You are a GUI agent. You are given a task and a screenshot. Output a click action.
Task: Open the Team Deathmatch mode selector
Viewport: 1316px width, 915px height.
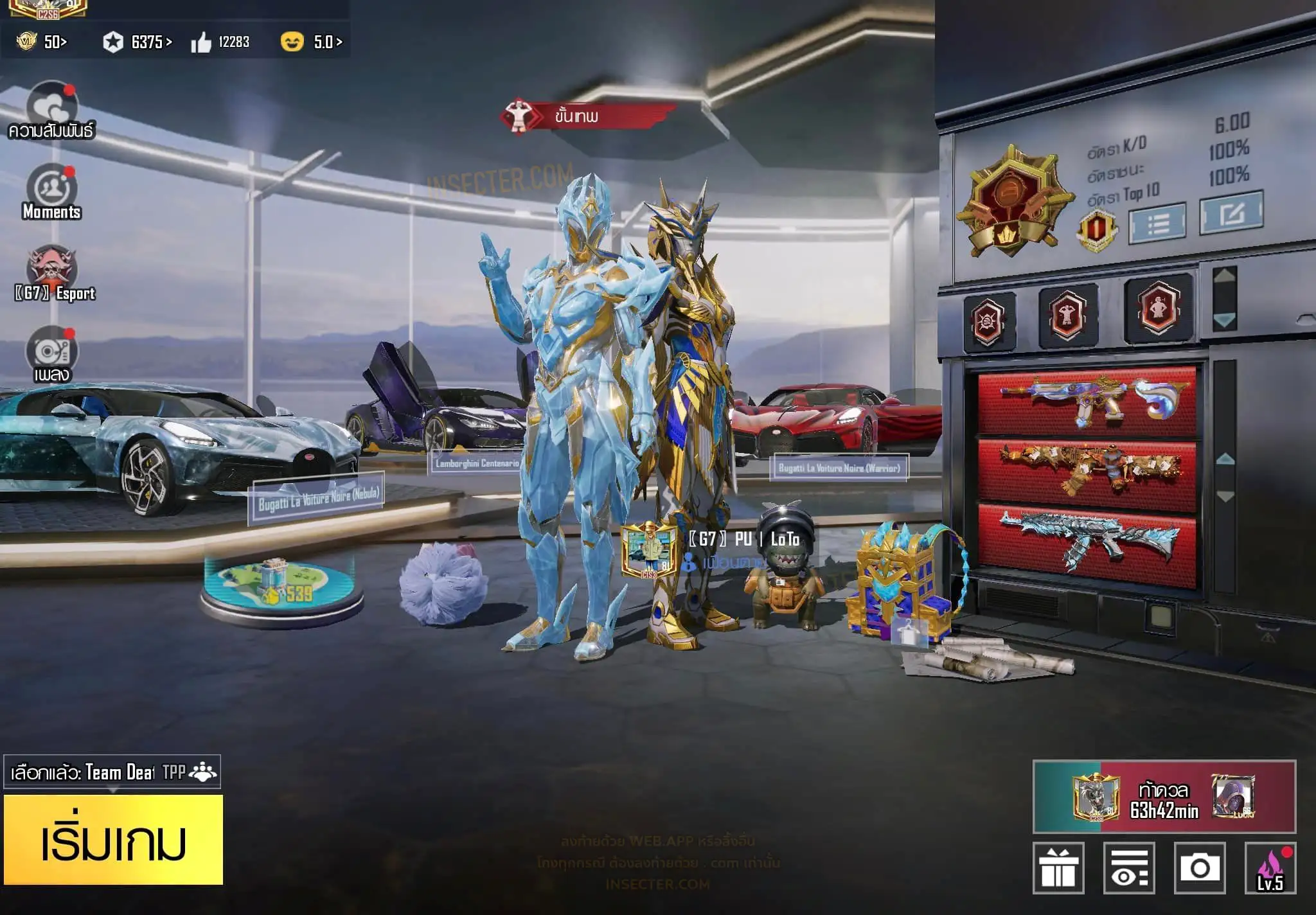tap(112, 772)
